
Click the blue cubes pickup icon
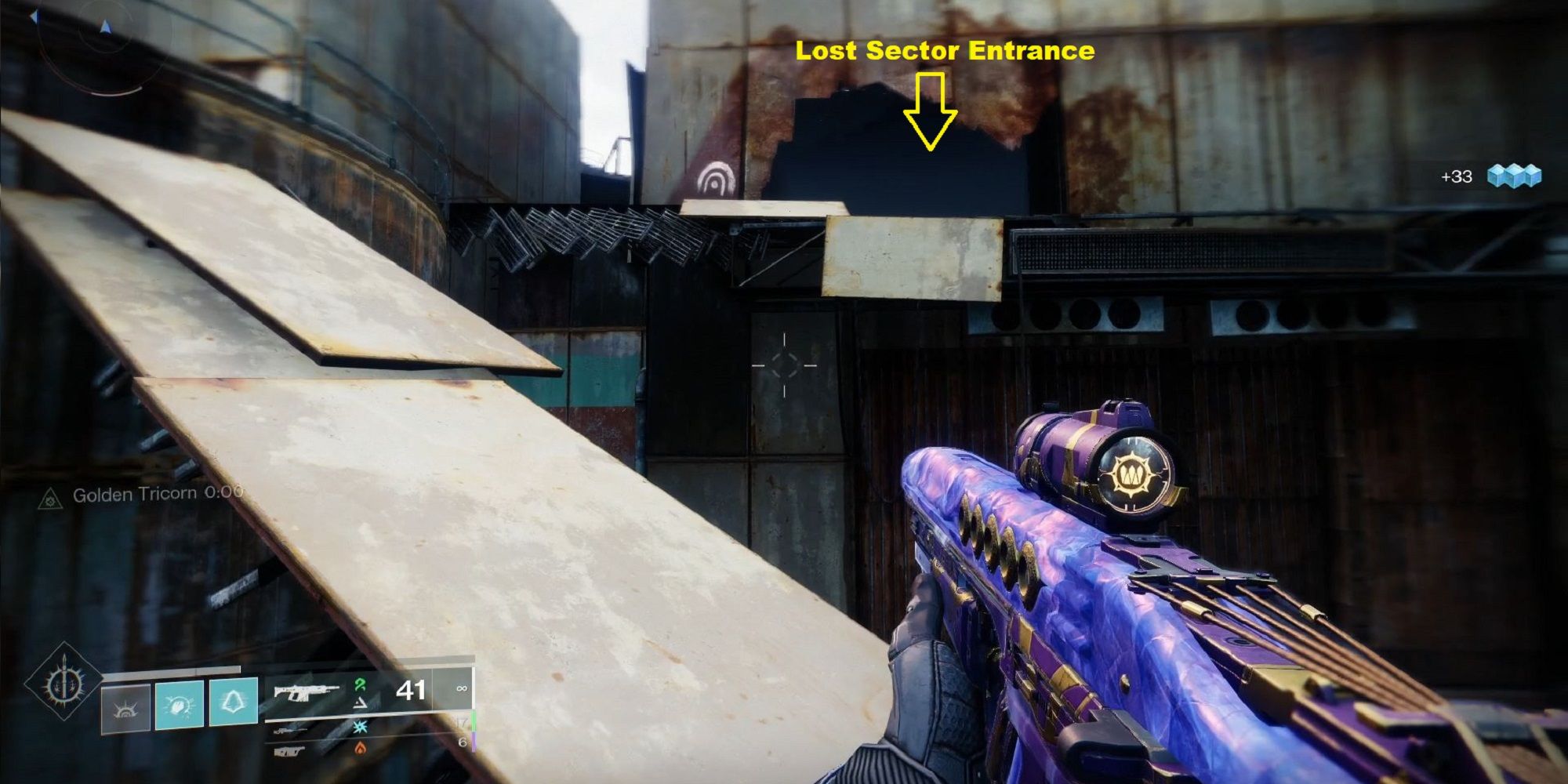pos(1514,176)
